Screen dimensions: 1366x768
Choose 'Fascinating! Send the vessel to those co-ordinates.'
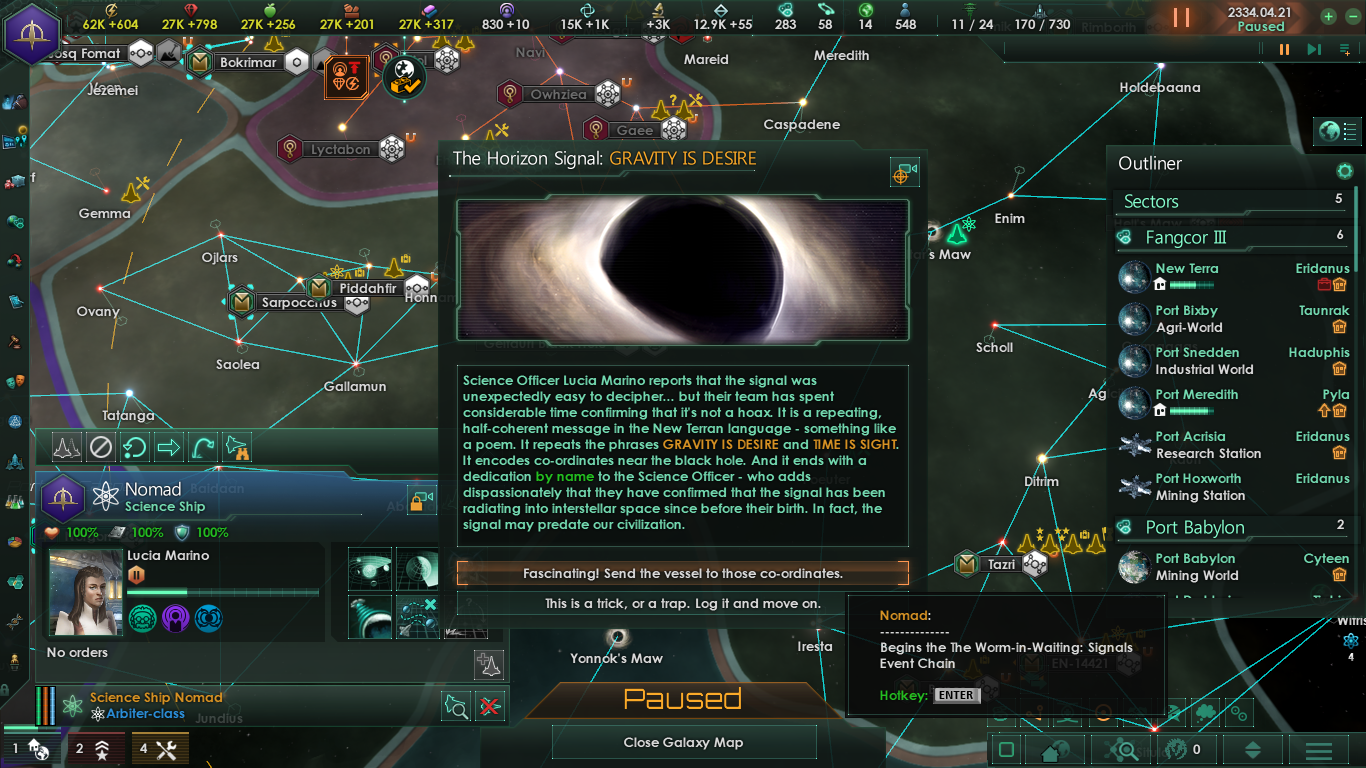pyautogui.click(x=683, y=573)
